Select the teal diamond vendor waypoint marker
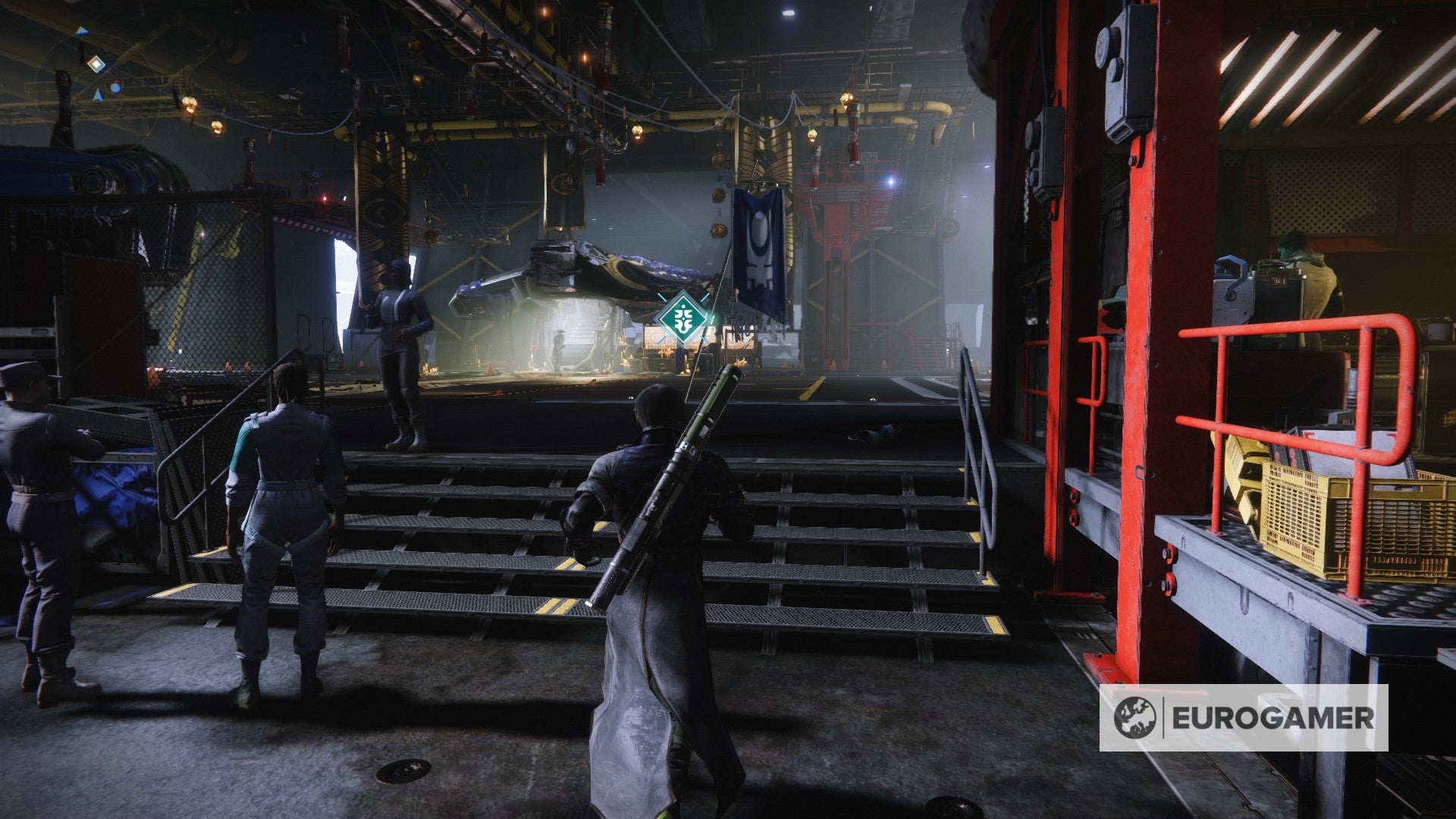 pos(684,318)
